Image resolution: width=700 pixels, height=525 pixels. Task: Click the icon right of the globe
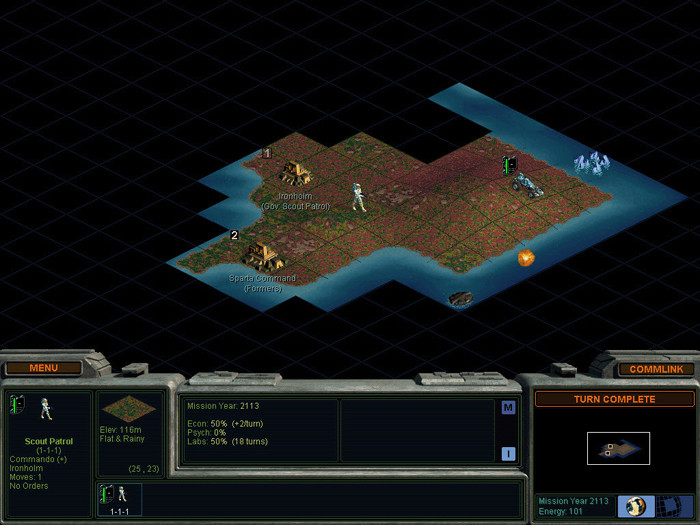click(667, 505)
